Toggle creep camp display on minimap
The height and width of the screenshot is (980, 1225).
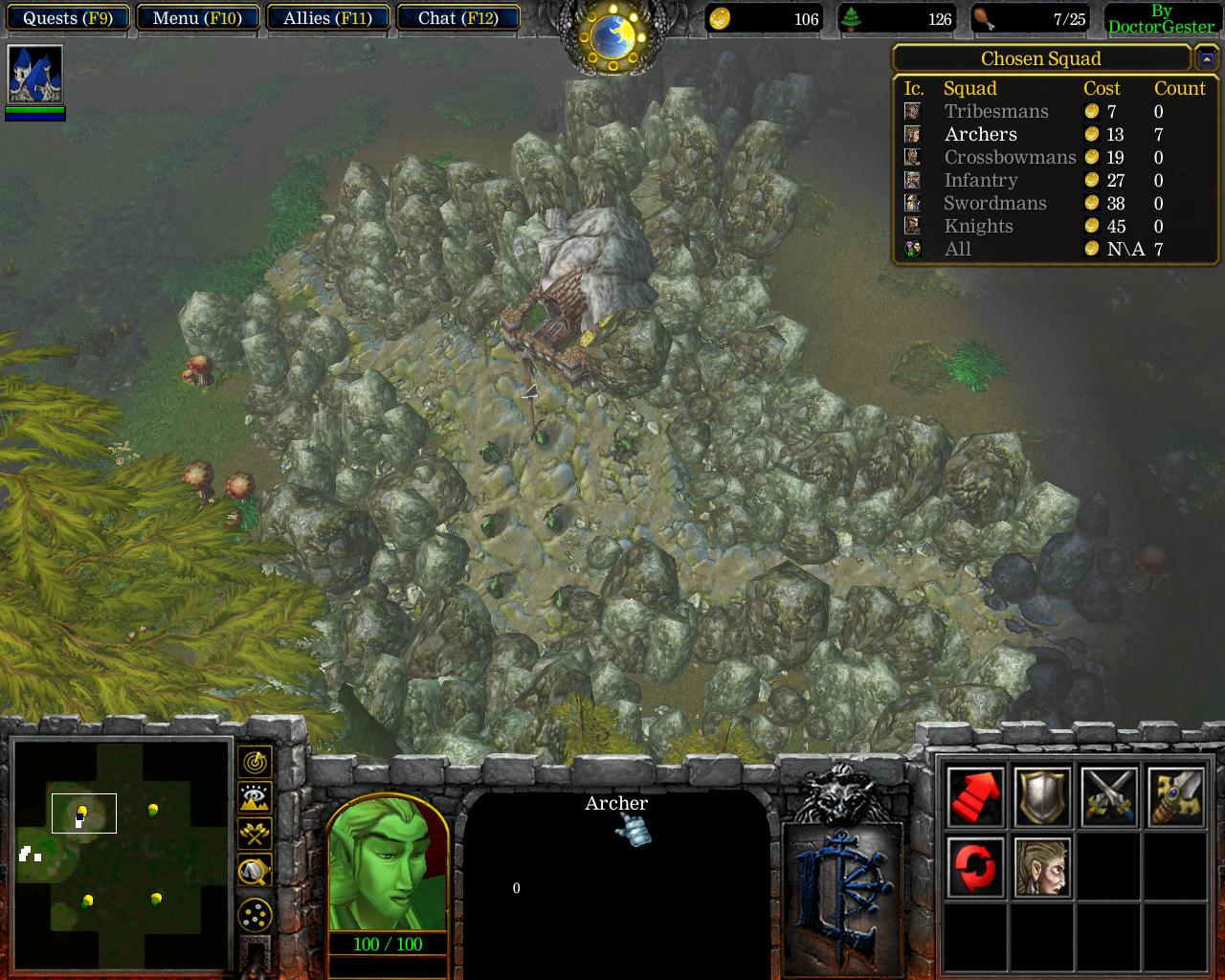(255, 871)
